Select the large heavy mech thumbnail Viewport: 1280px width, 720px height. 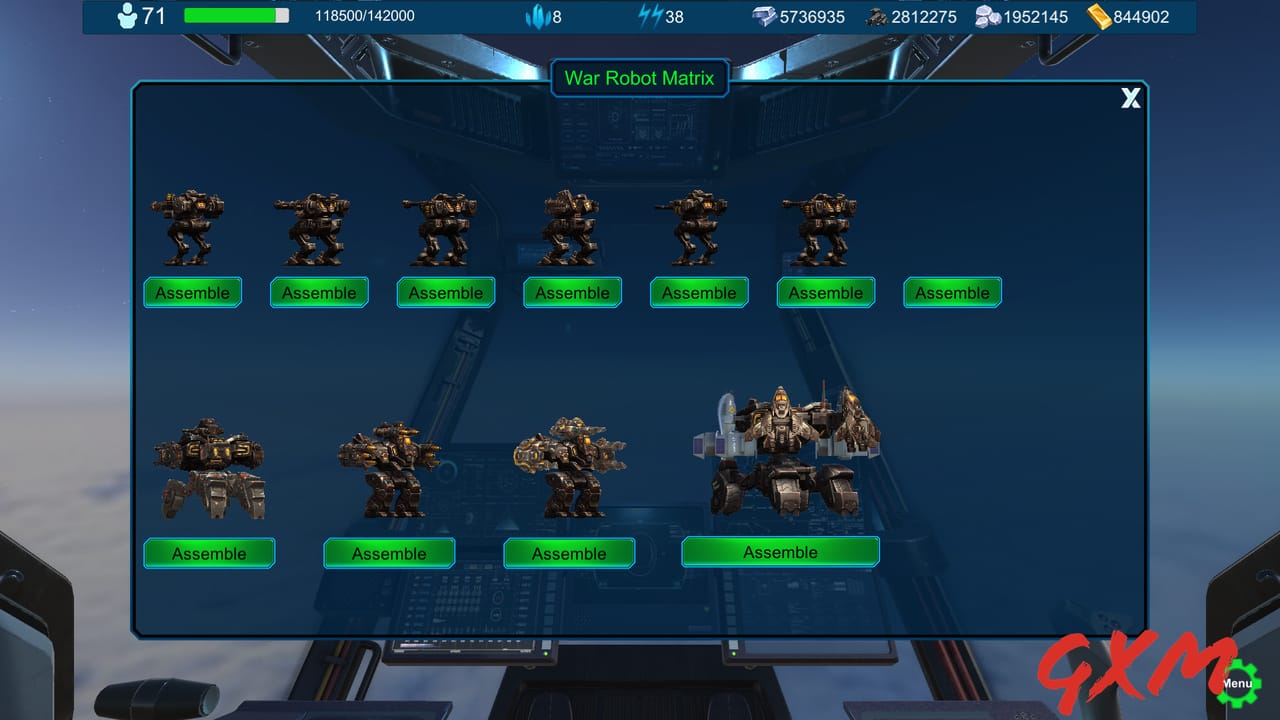click(x=790, y=450)
